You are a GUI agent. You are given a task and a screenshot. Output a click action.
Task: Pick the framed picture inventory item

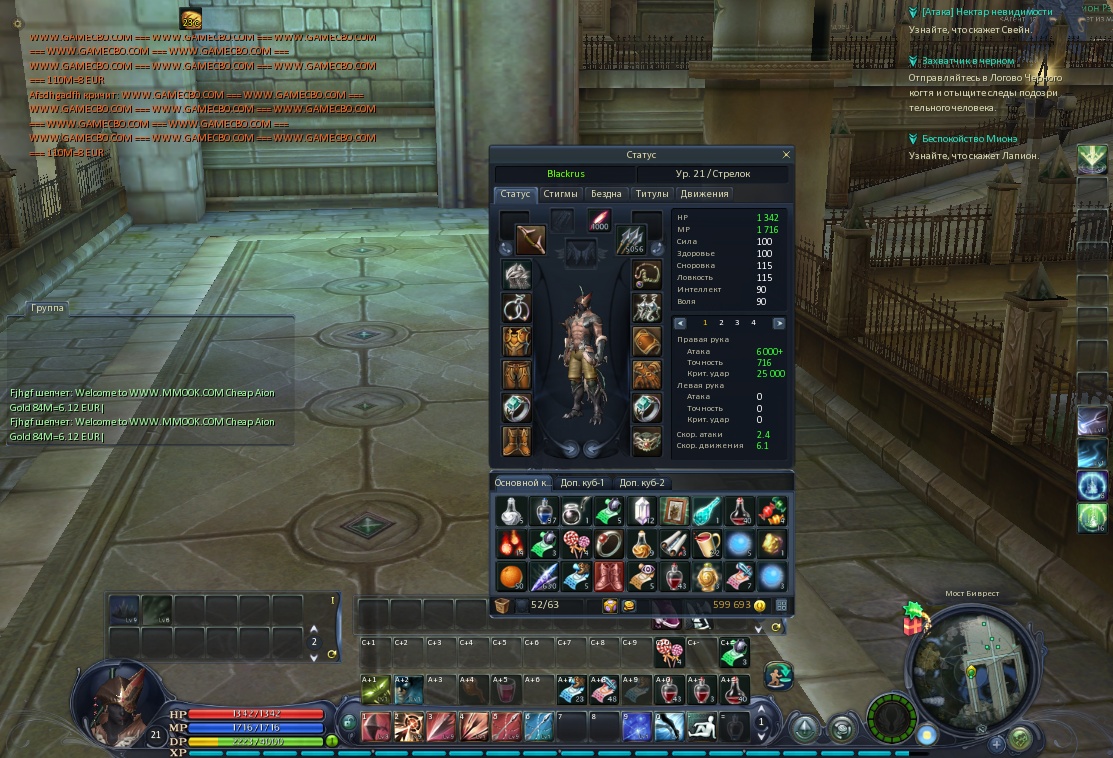[x=674, y=511]
